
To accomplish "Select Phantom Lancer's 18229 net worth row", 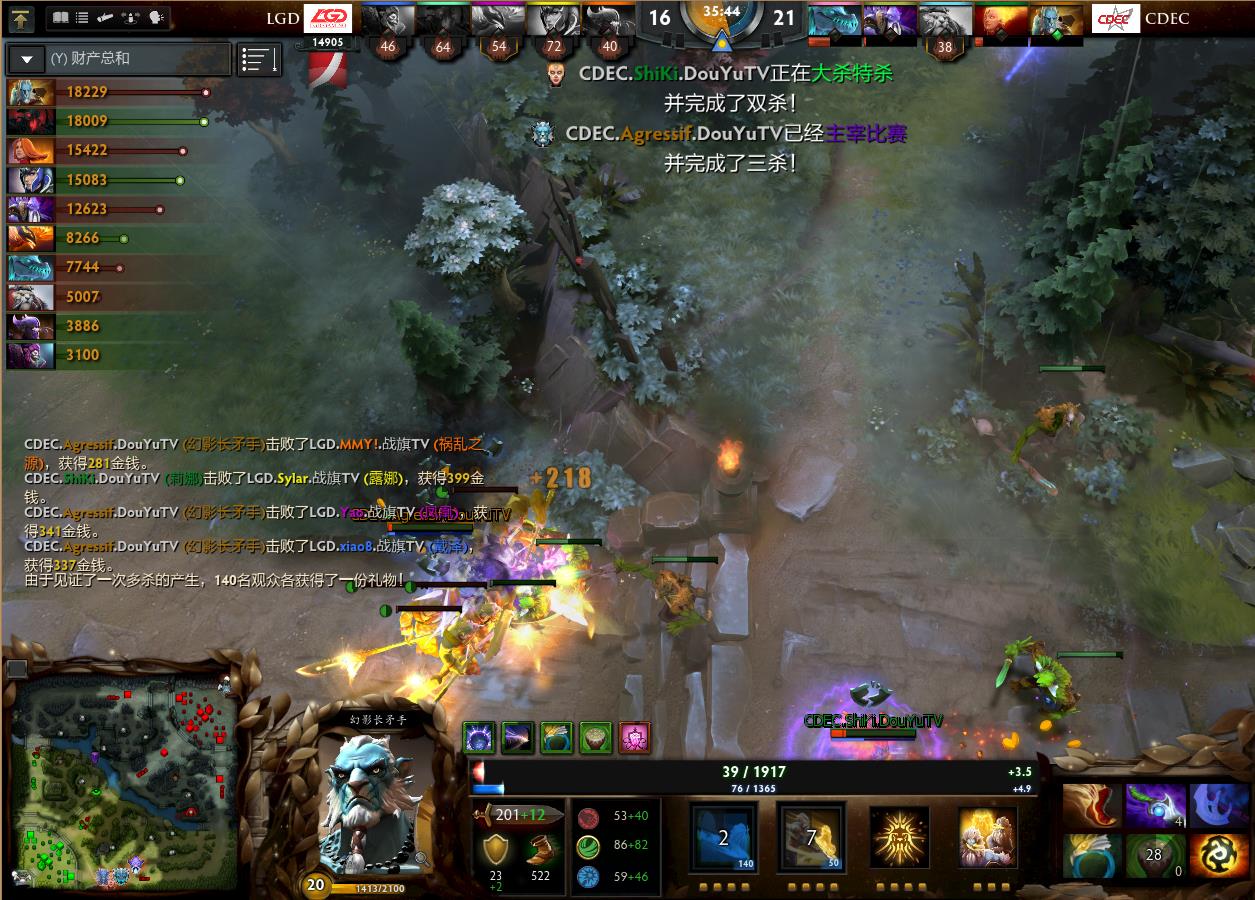I will 110,92.
